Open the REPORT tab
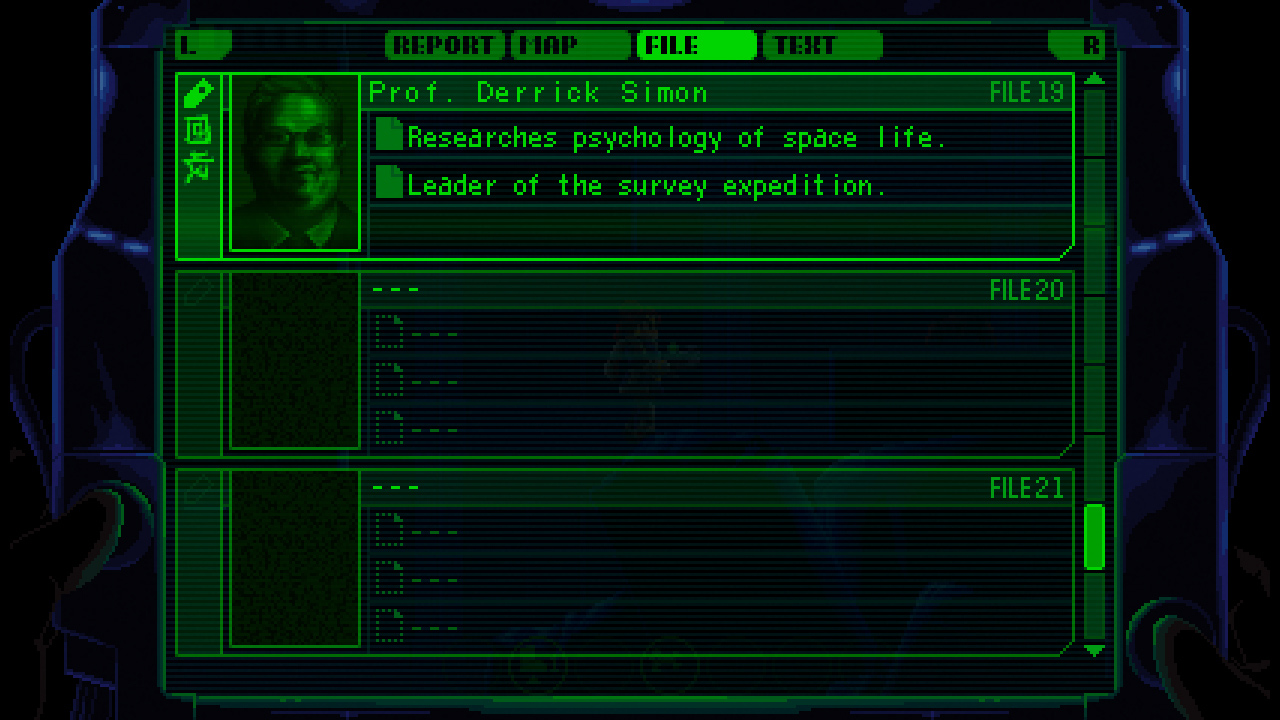This screenshot has width=1280, height=720. click(444, 44)
